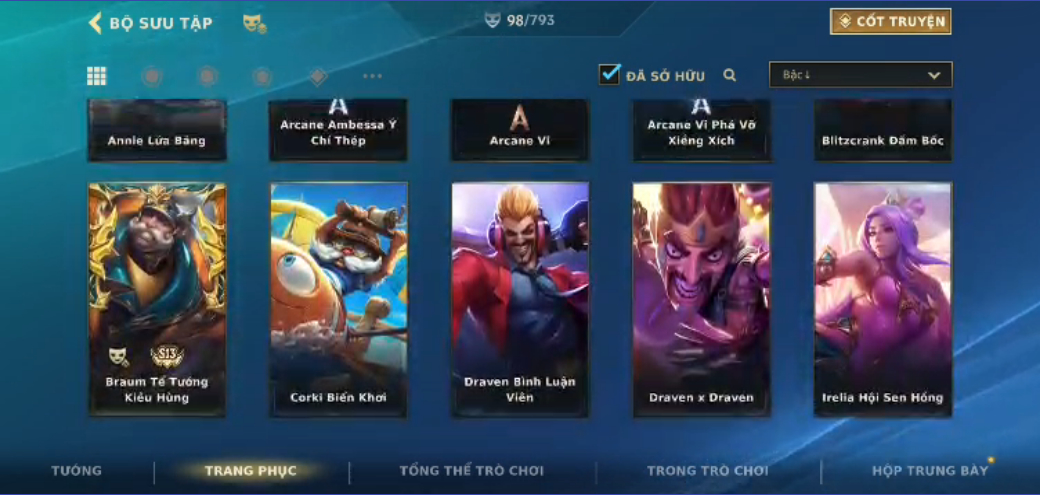Choose the Corki Biển Khơi skin card

click(x=339, y=298)
